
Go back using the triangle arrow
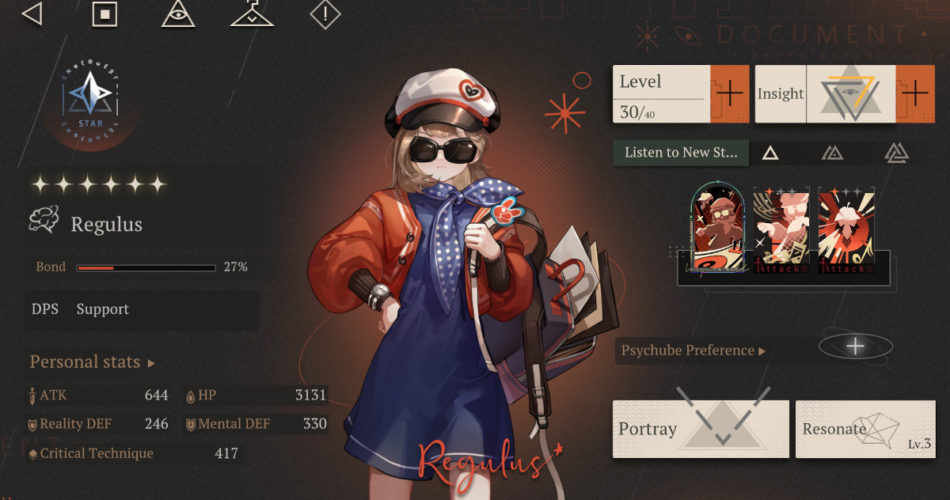32,14
